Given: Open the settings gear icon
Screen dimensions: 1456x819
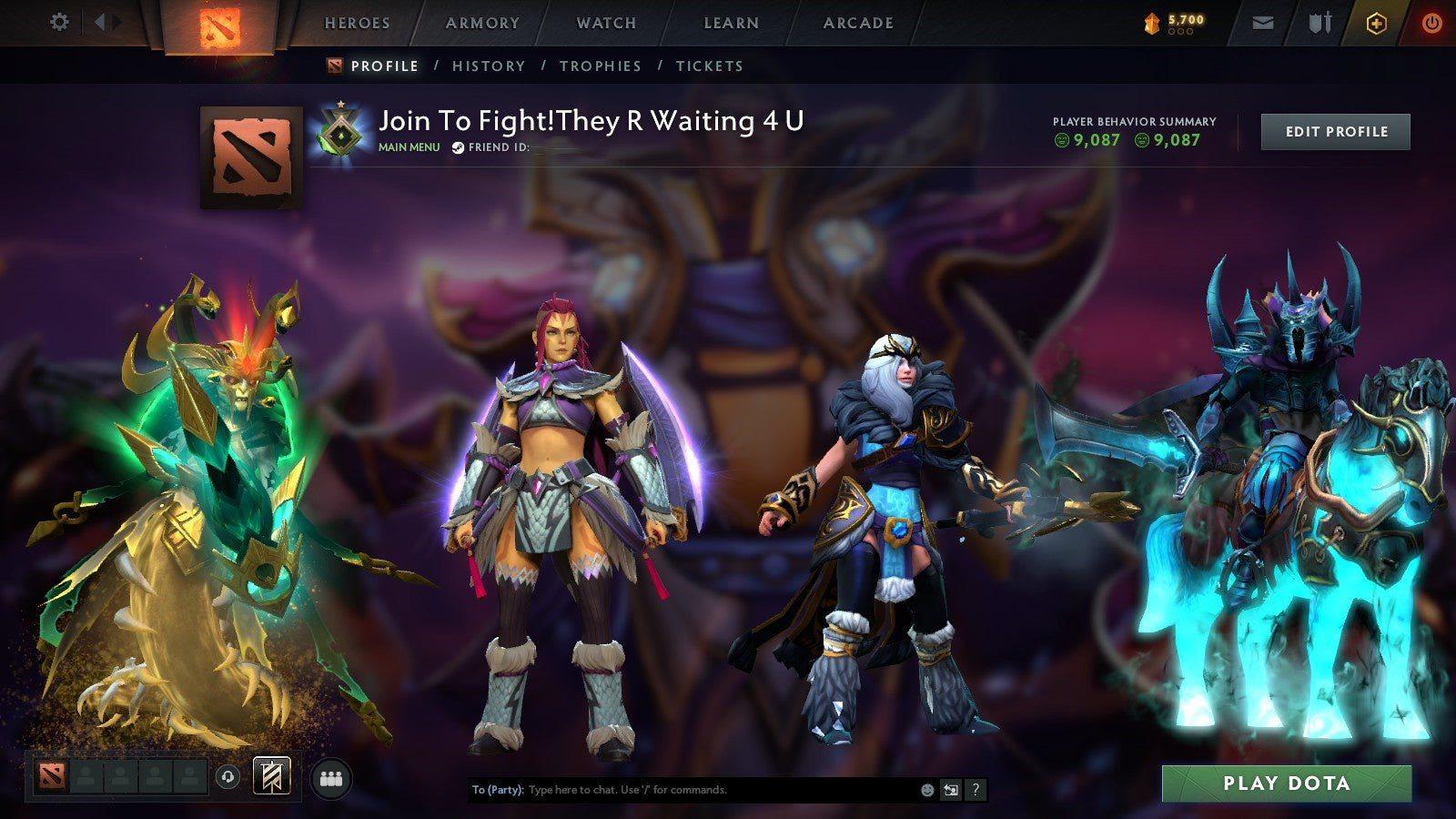Looking at the screenshot, I should click(x=60, y=22).
